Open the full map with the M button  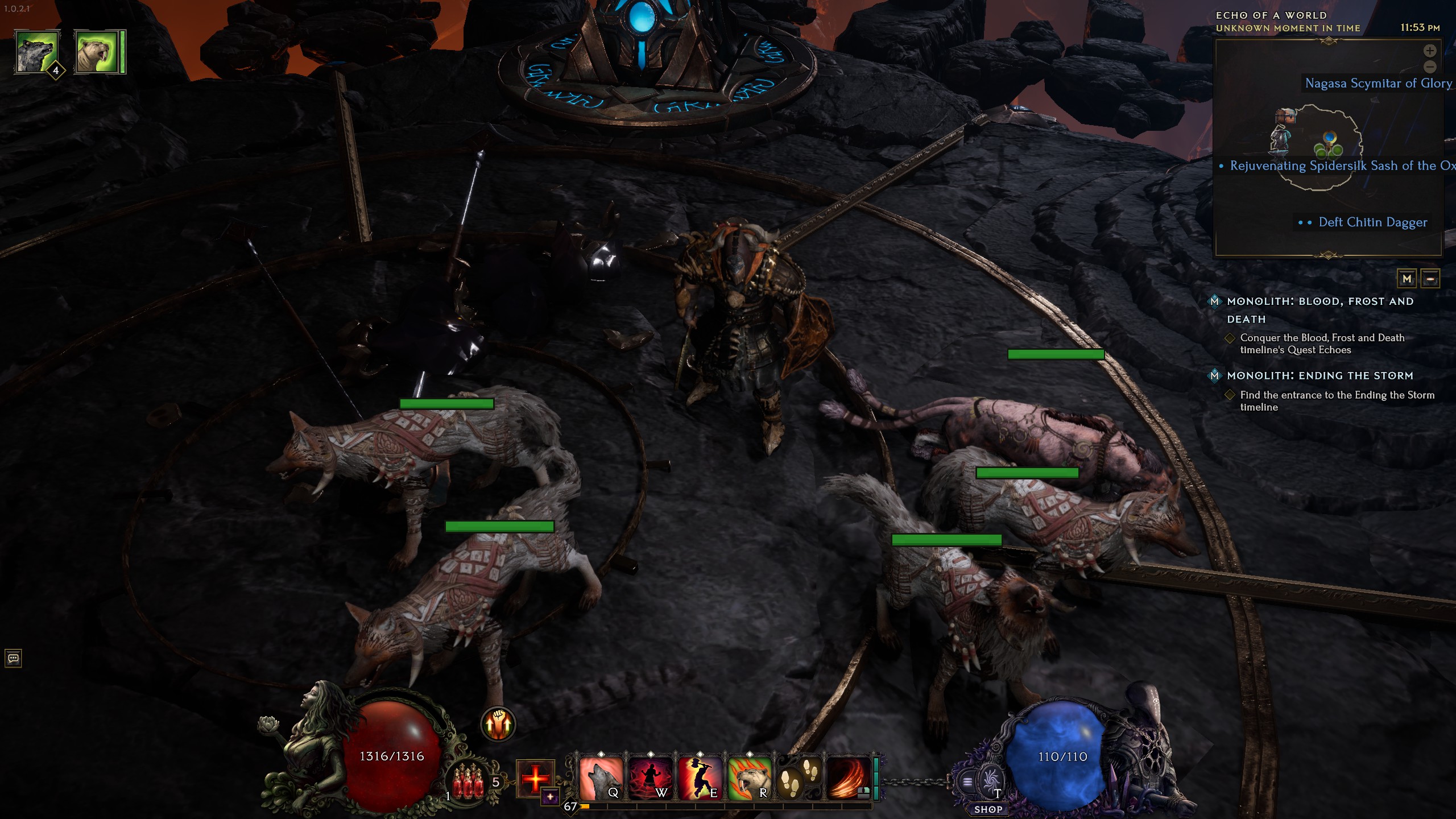click(x=1407, y=279)
